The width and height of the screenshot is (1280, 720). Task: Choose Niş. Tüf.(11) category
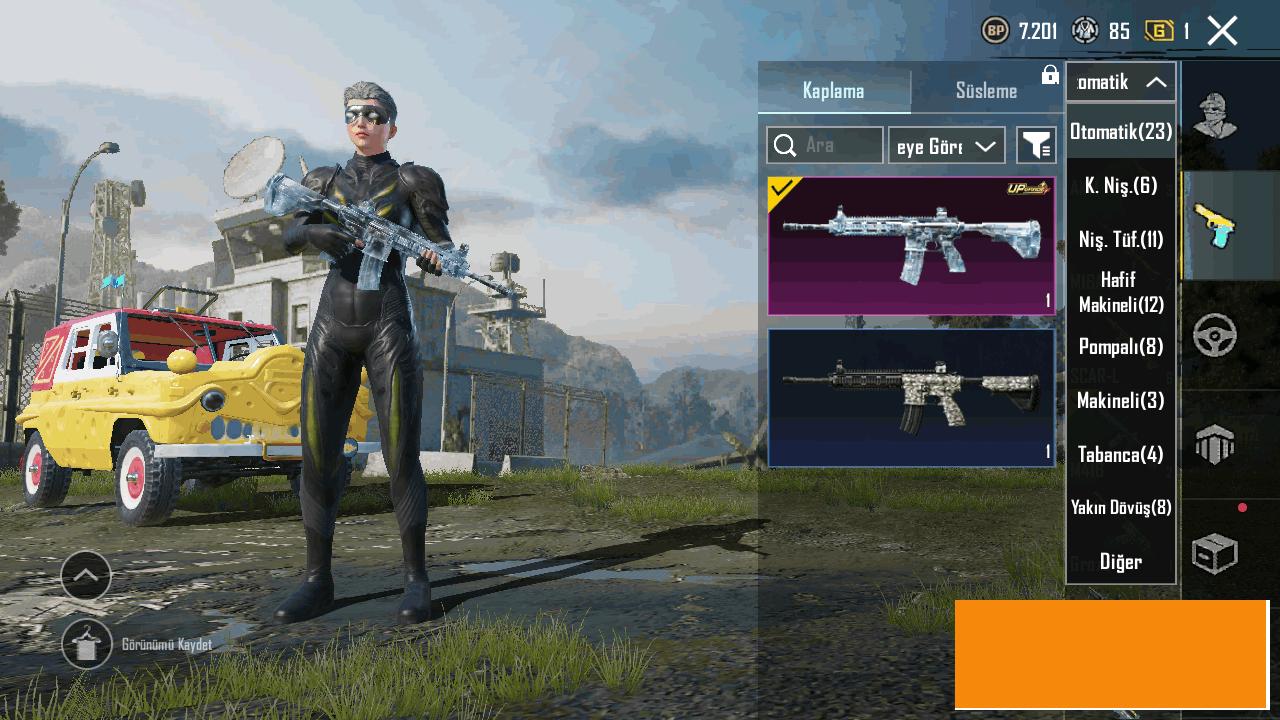pyautogui.click(x=1120, y=239)
